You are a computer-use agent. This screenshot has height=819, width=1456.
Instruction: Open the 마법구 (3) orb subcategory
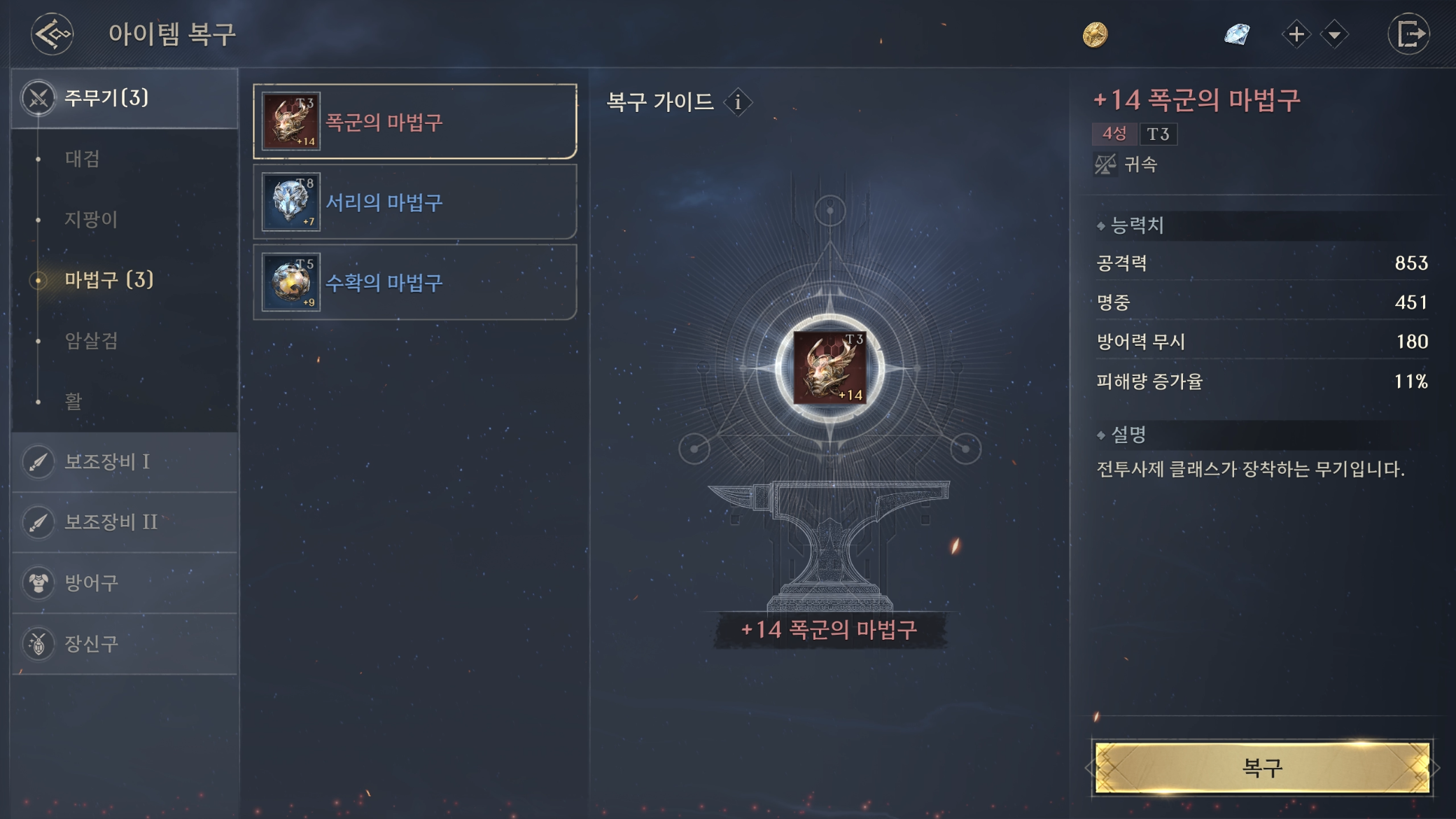coord(108,280)
